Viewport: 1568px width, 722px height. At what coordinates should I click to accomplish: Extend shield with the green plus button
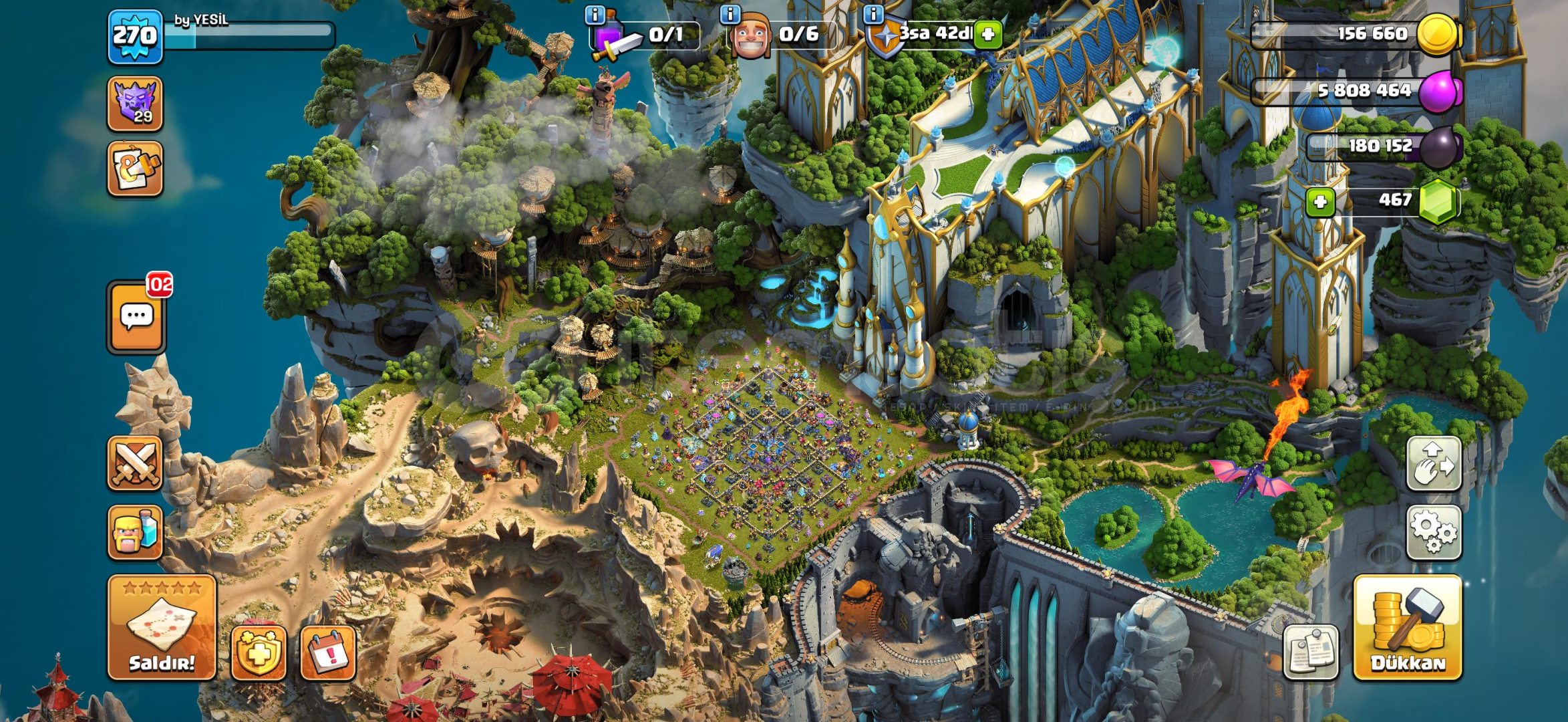988,34
